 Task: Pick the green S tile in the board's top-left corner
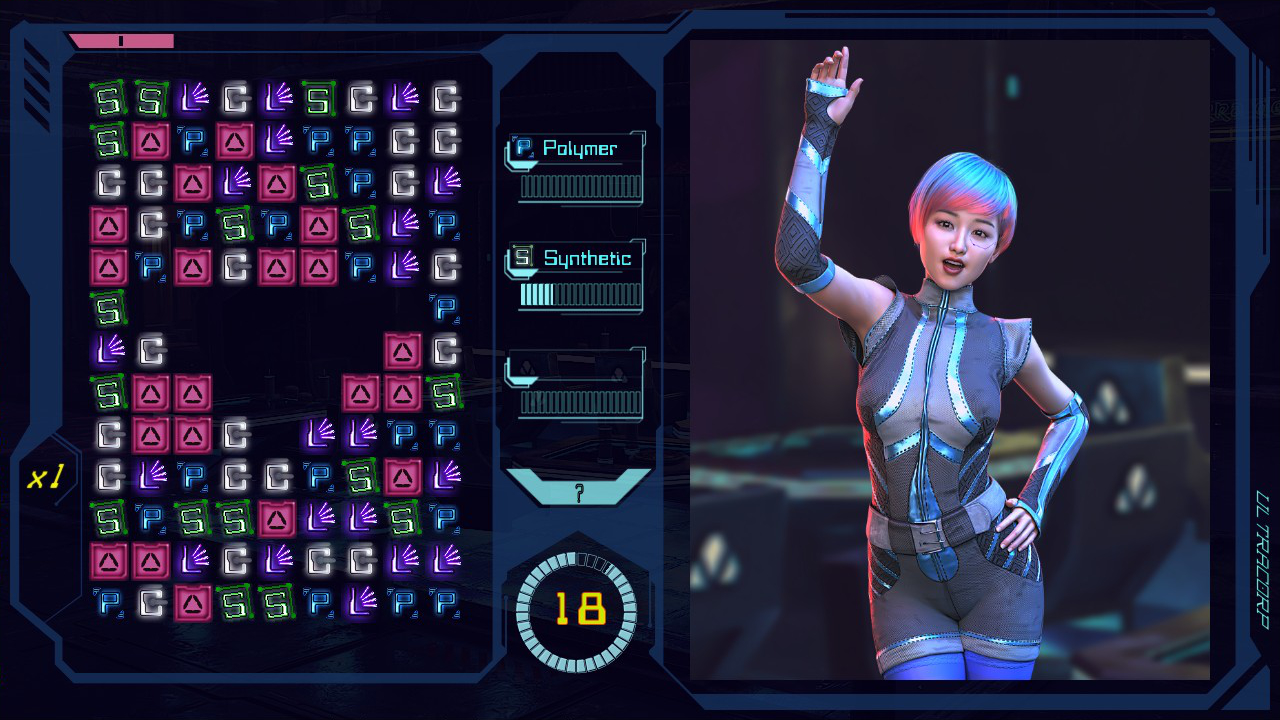coord(108,99)
